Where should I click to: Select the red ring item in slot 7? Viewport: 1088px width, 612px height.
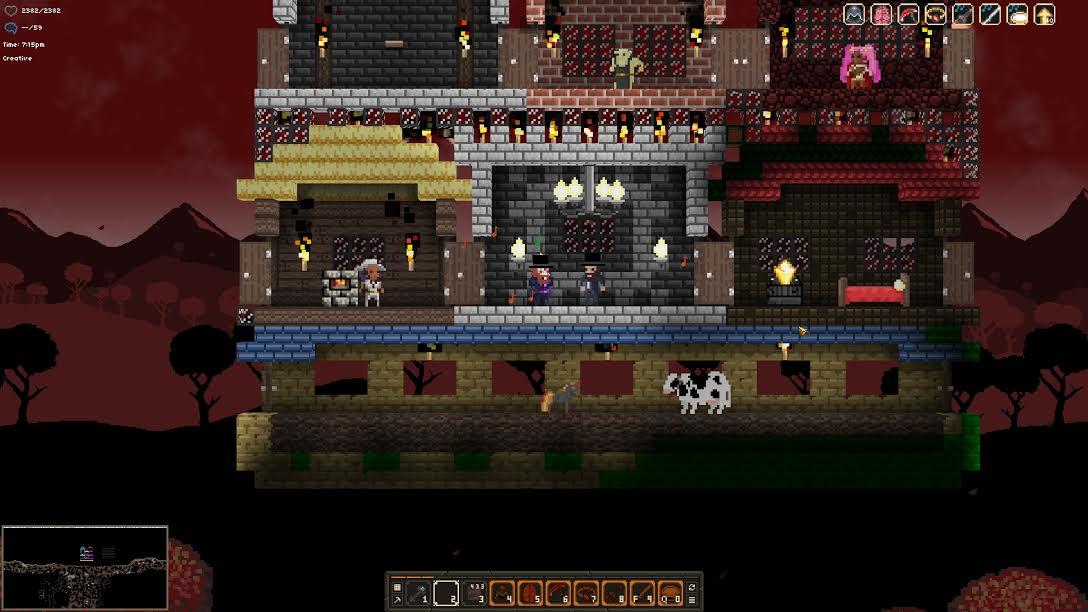point(587,591)
